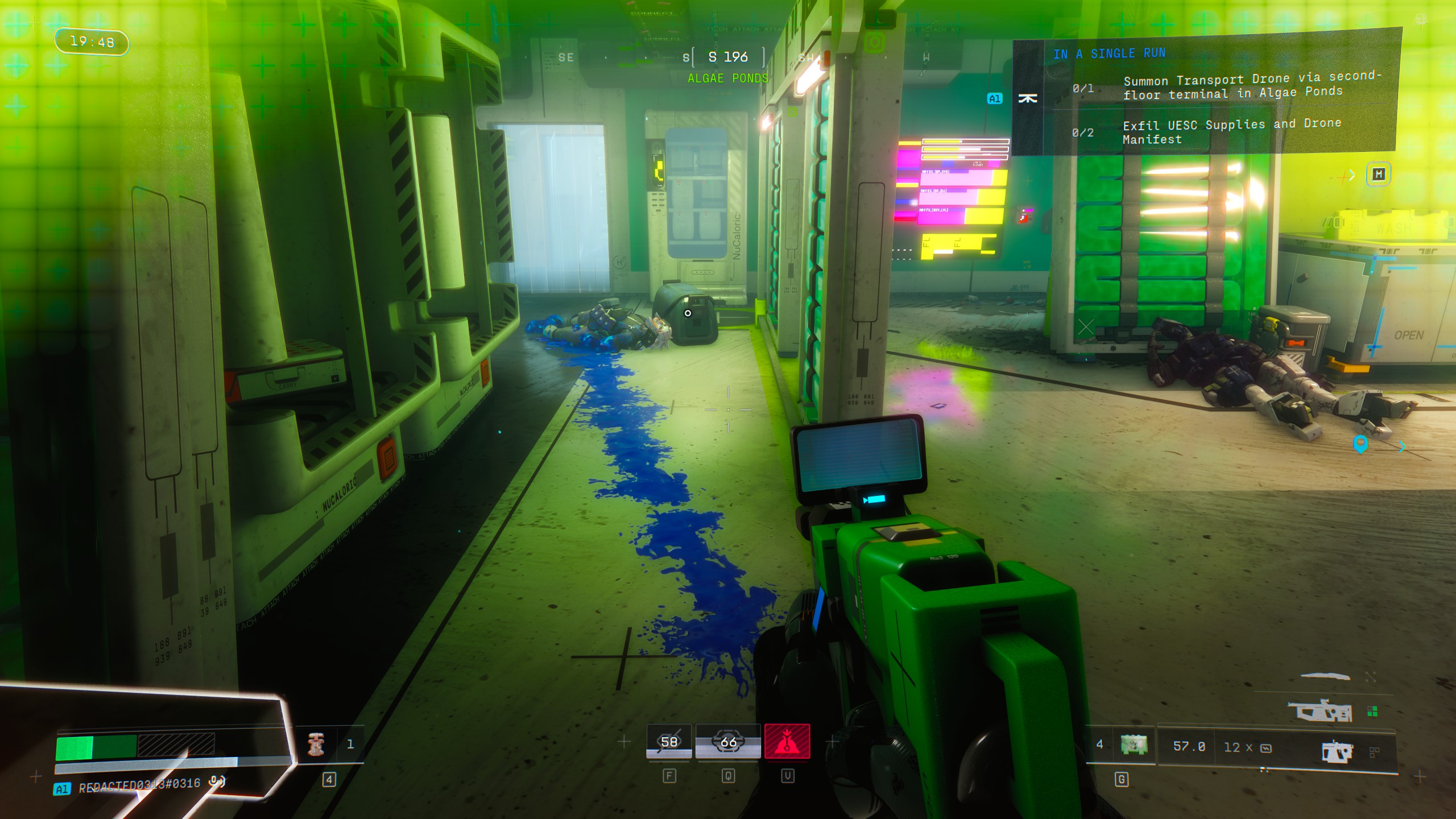The height and width of the screenshot is (819, 1456).
Task: Click the S 196 compass heading
Action: pos(727,57)
